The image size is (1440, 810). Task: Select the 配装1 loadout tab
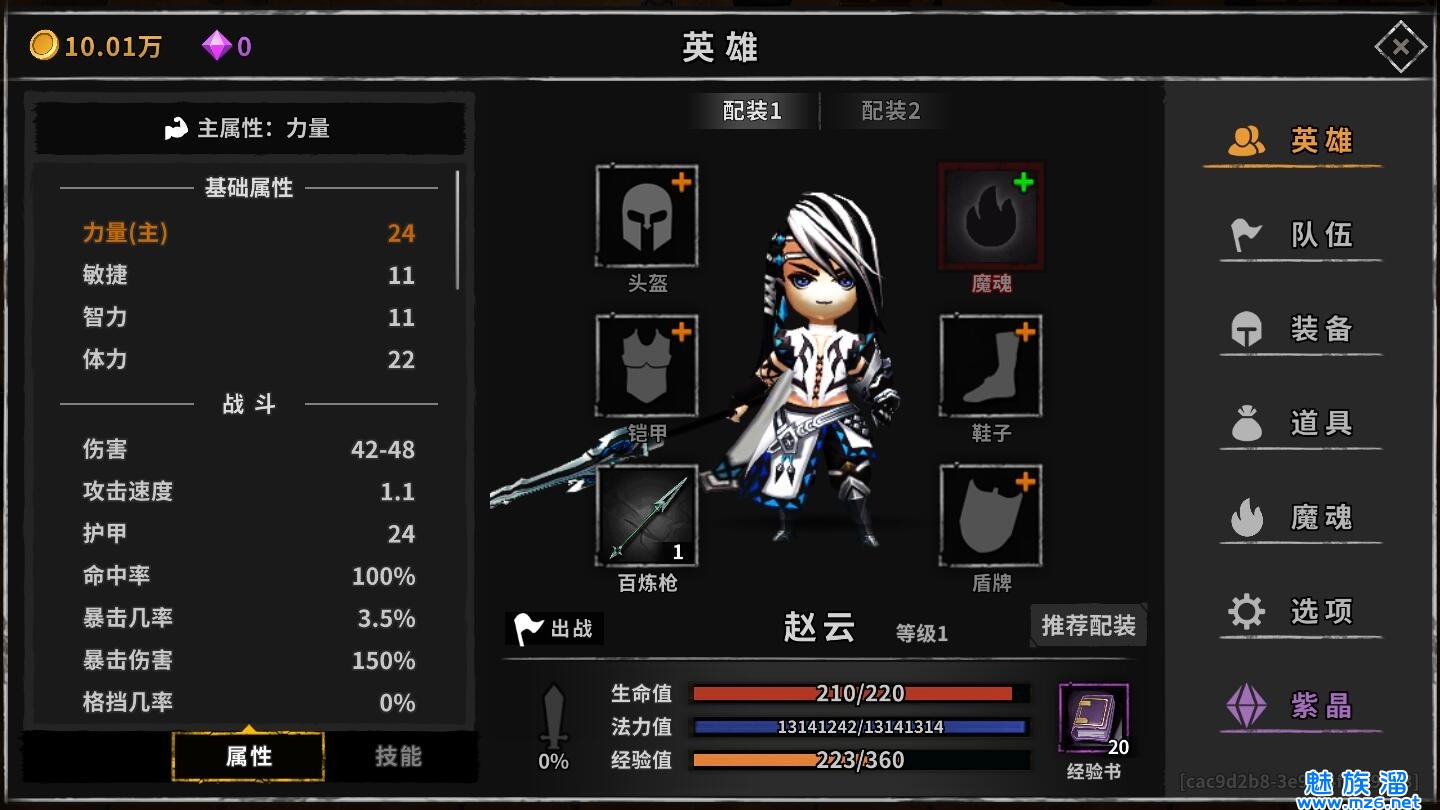click(x=752, y=111)
